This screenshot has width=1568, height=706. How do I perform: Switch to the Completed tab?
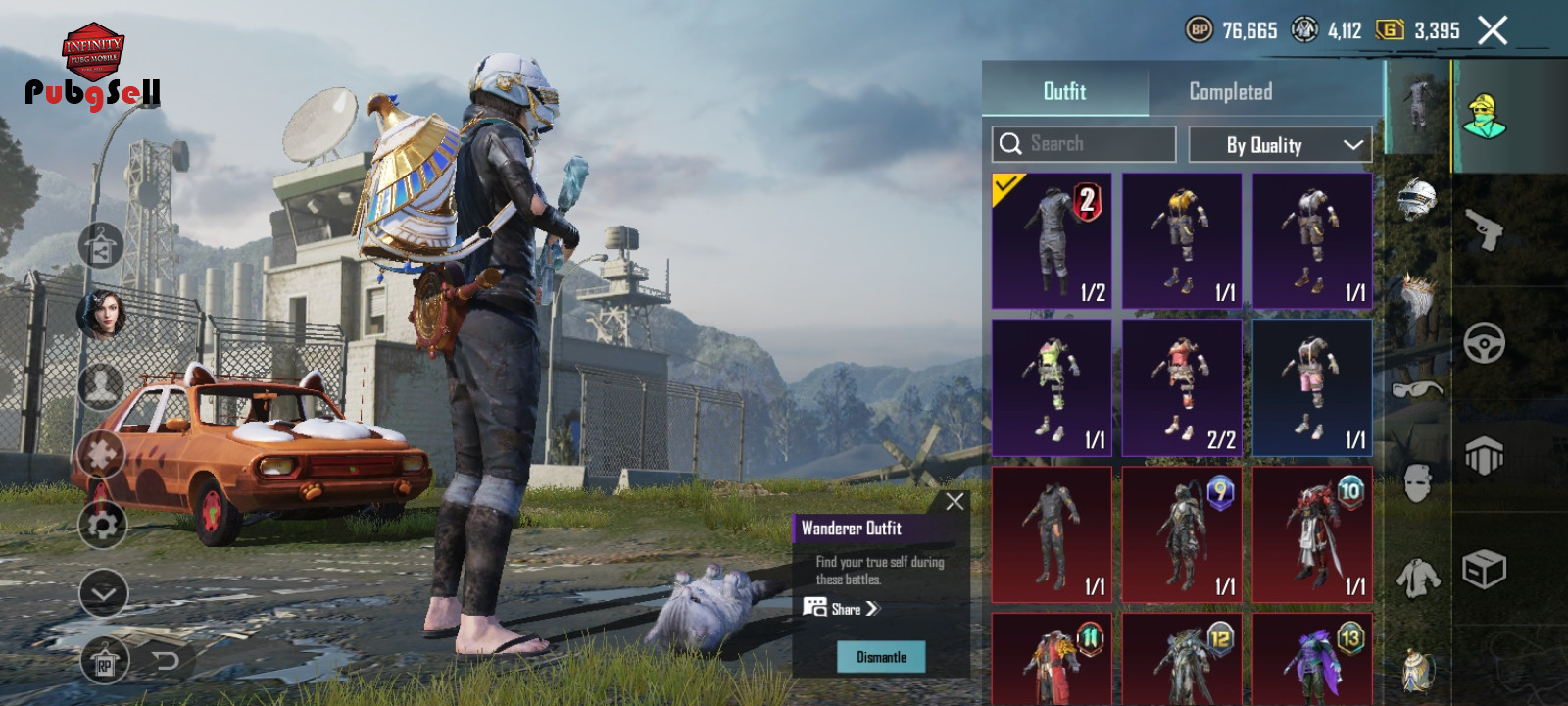pos(1230,92)
